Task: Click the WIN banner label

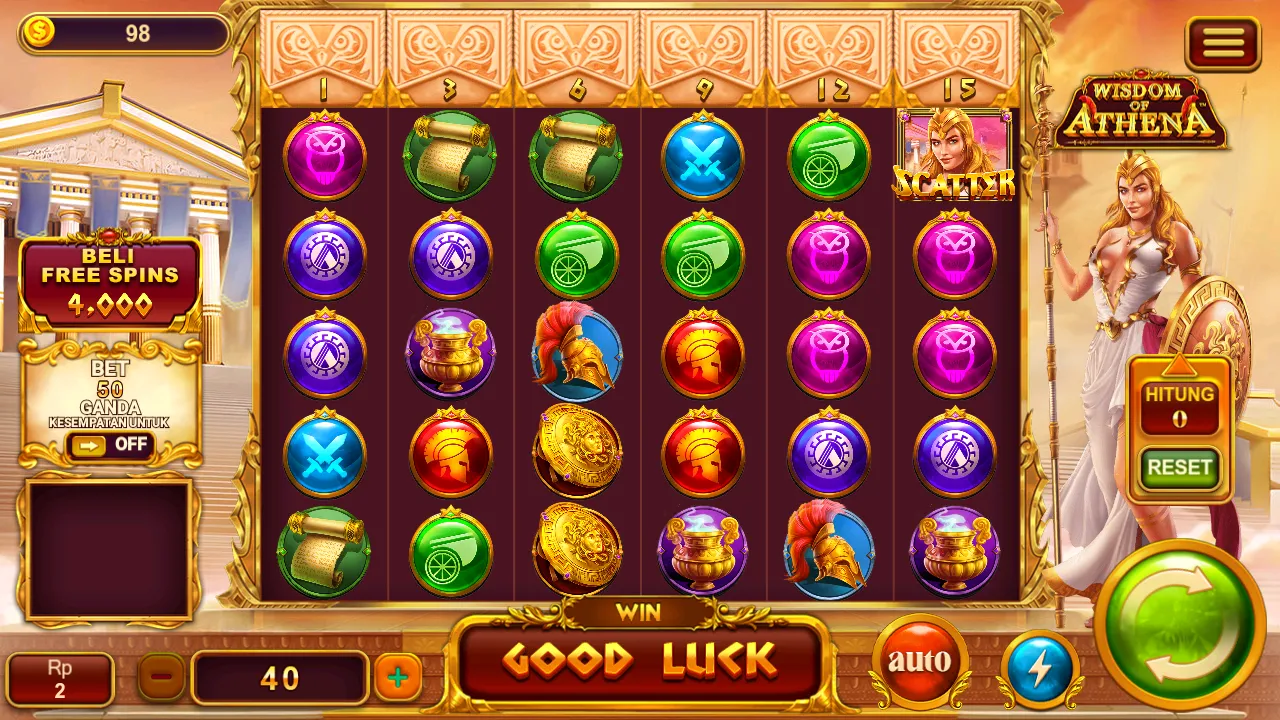Action: click(x=638, y=613)
